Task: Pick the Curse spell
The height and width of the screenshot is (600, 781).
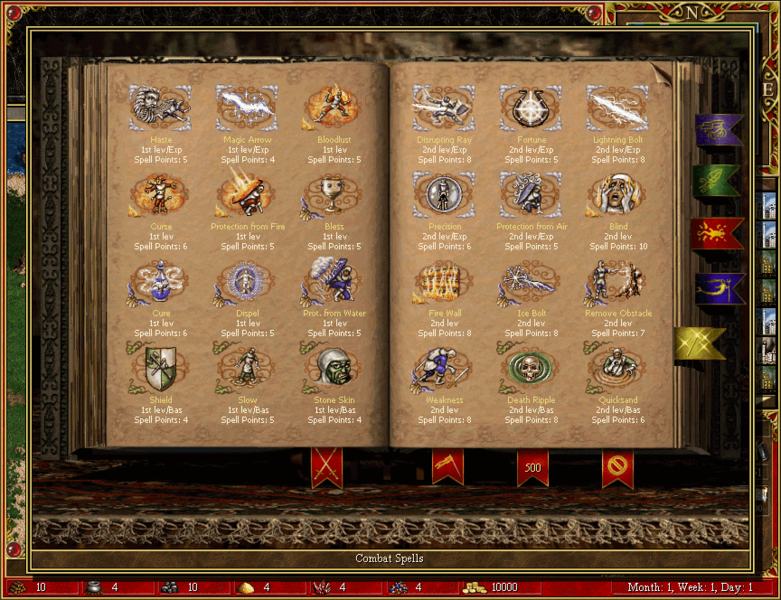Action: 160,195
